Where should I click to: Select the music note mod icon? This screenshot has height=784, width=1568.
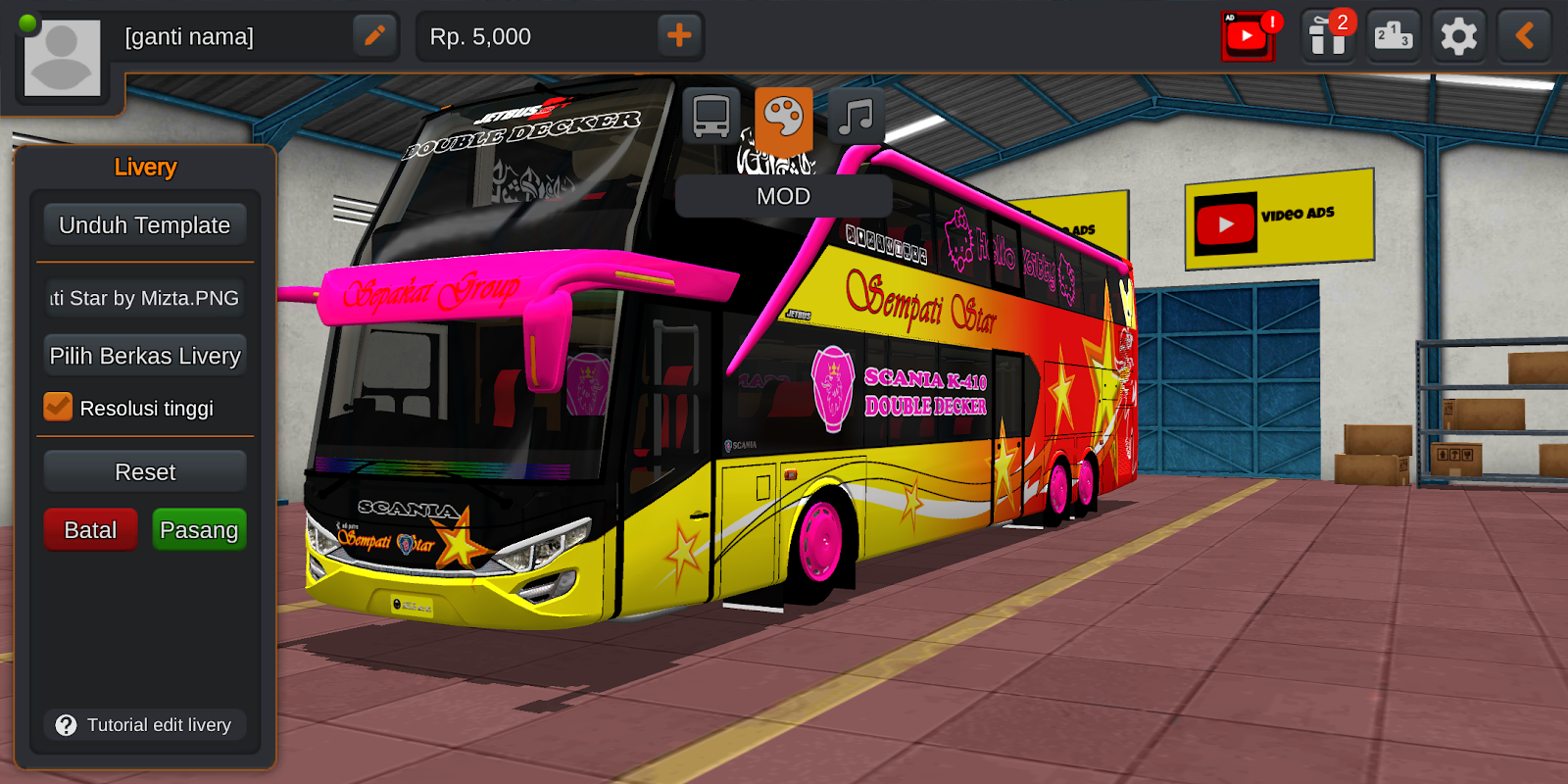(855, 118)
